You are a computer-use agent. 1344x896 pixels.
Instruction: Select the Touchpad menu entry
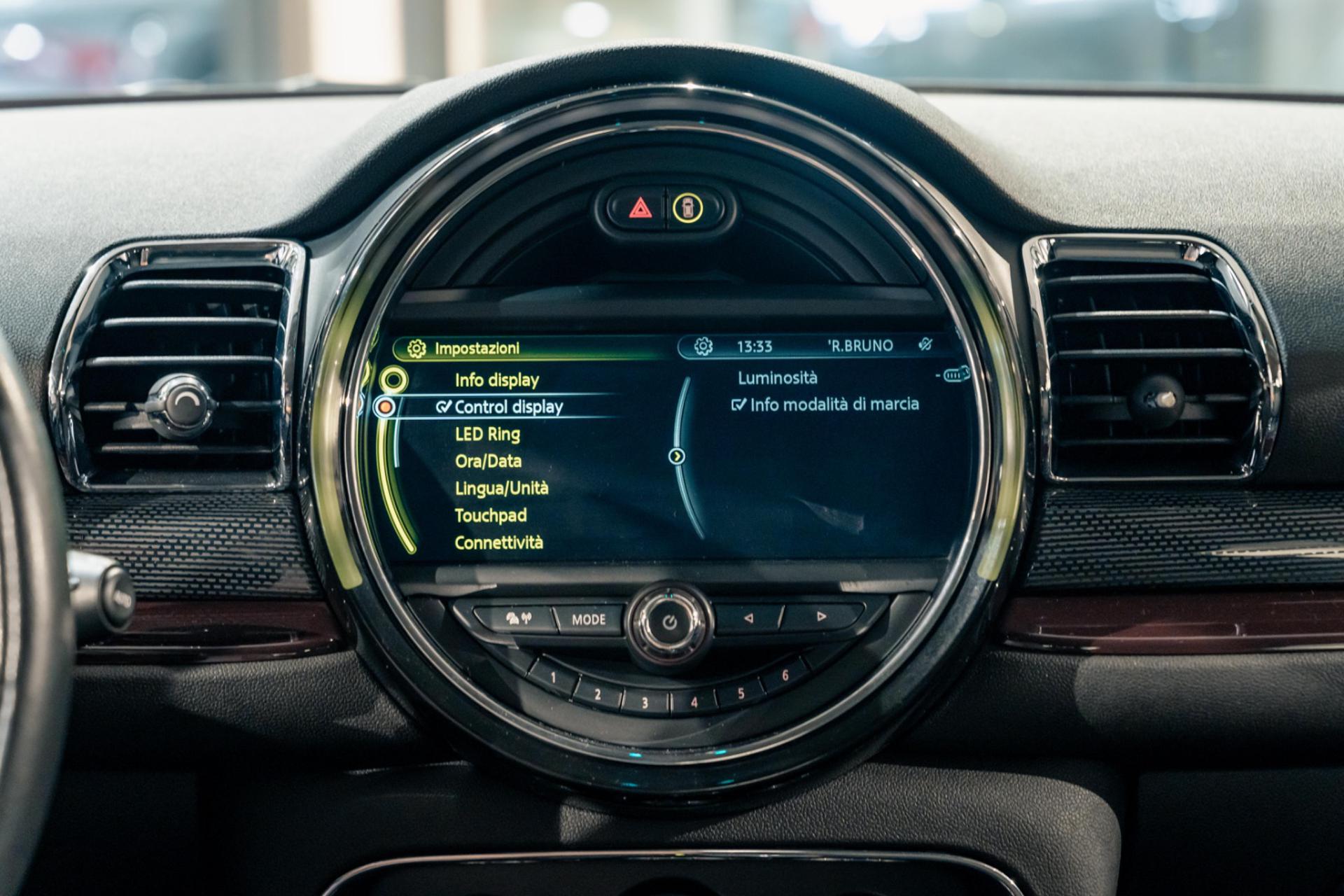[x=490, y=515]
